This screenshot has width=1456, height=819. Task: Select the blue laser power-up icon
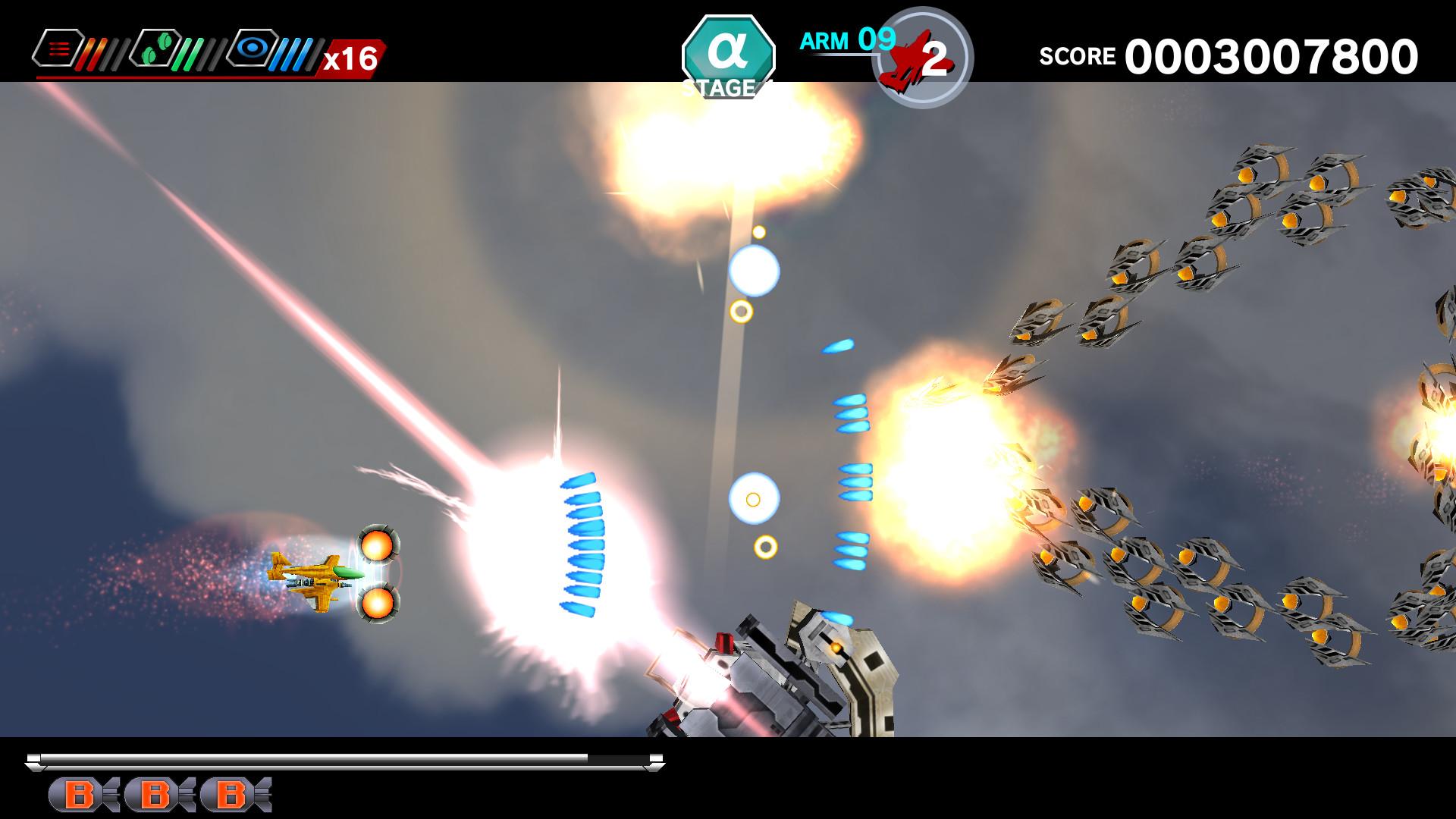point(250,48)
